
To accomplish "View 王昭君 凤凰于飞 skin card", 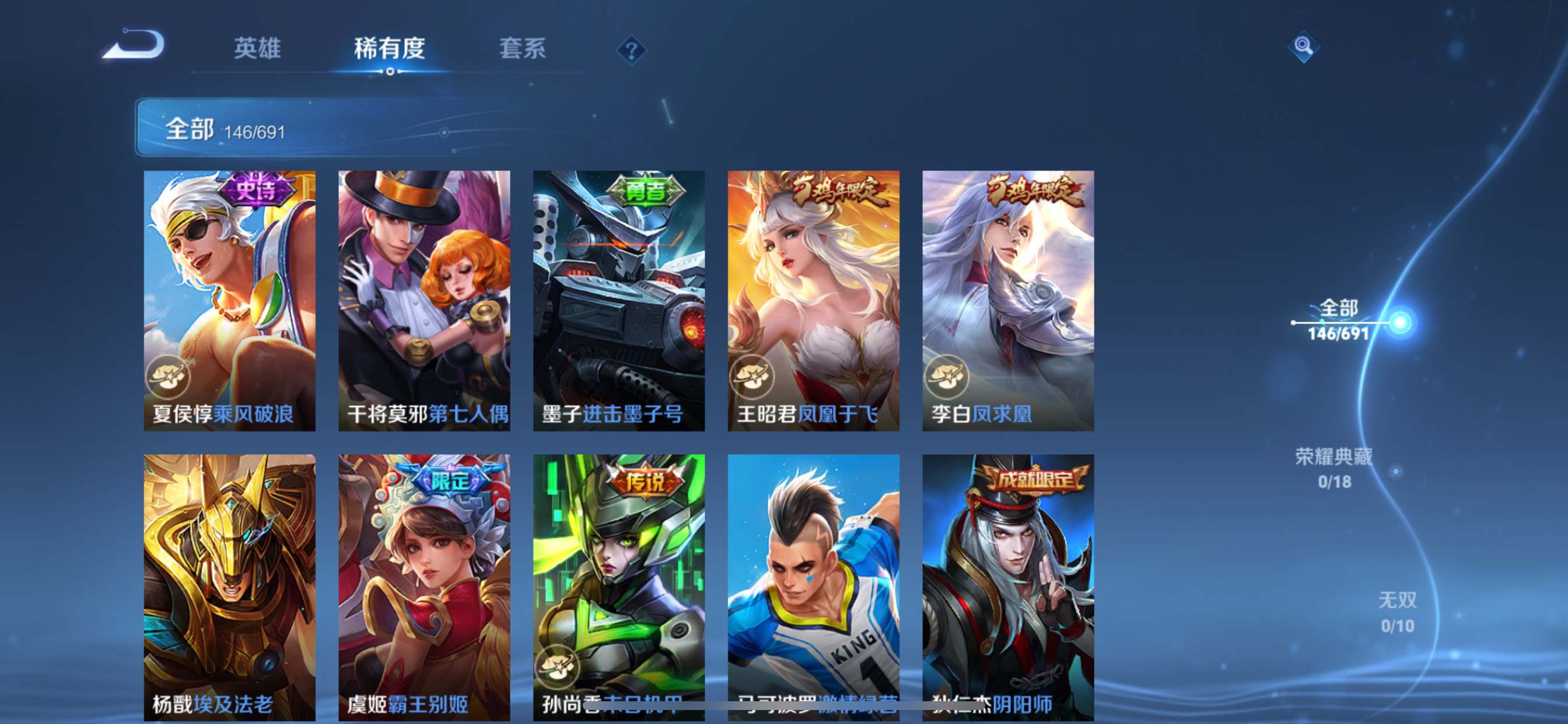I will (x=814, y=301).
